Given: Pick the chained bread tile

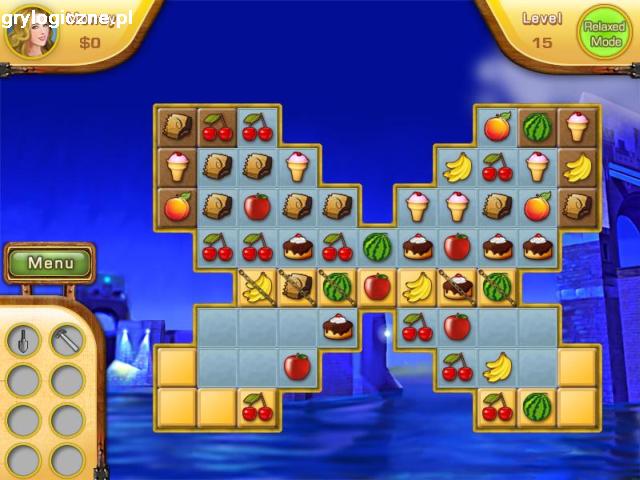Looking at the screenshot, I should [x=297, y=288].
